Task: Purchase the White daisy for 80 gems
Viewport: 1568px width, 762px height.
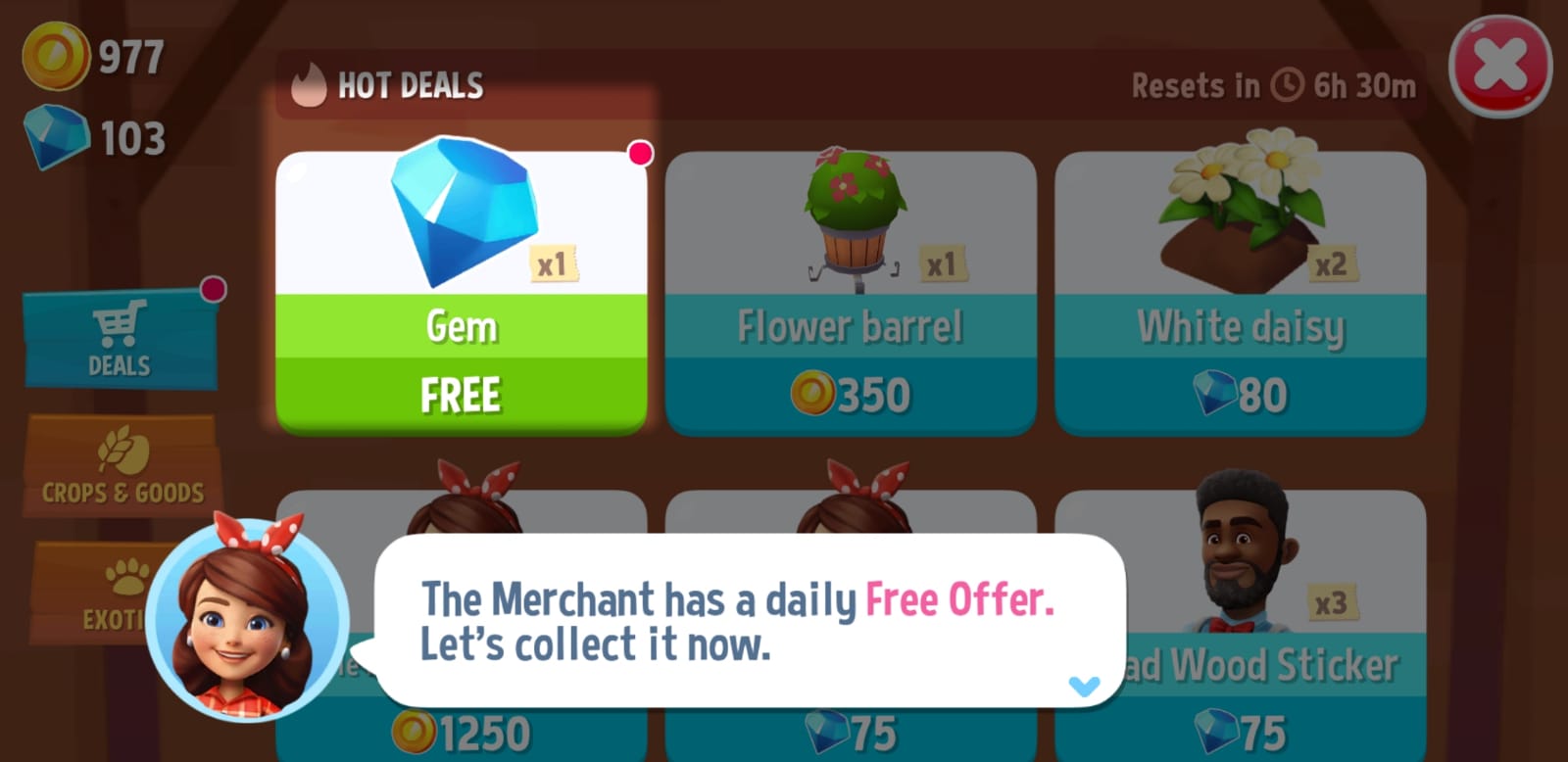Action: 1240,394
